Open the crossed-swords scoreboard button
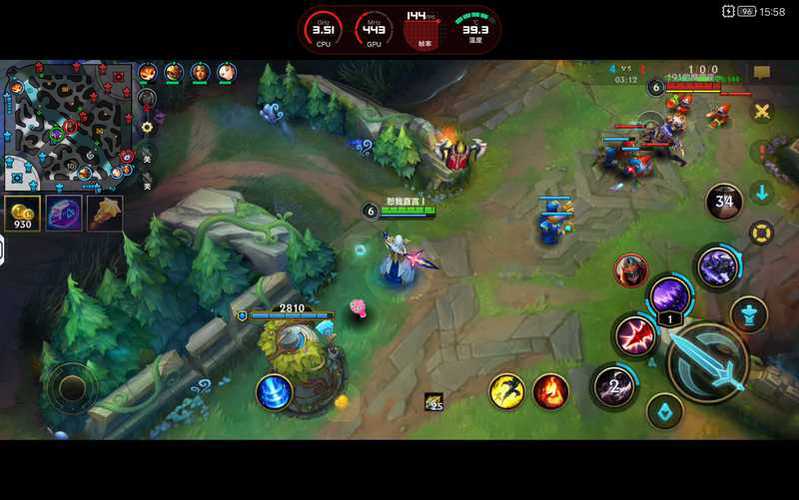799x500 pixels. pyautogui.click(x=762, y=111)
